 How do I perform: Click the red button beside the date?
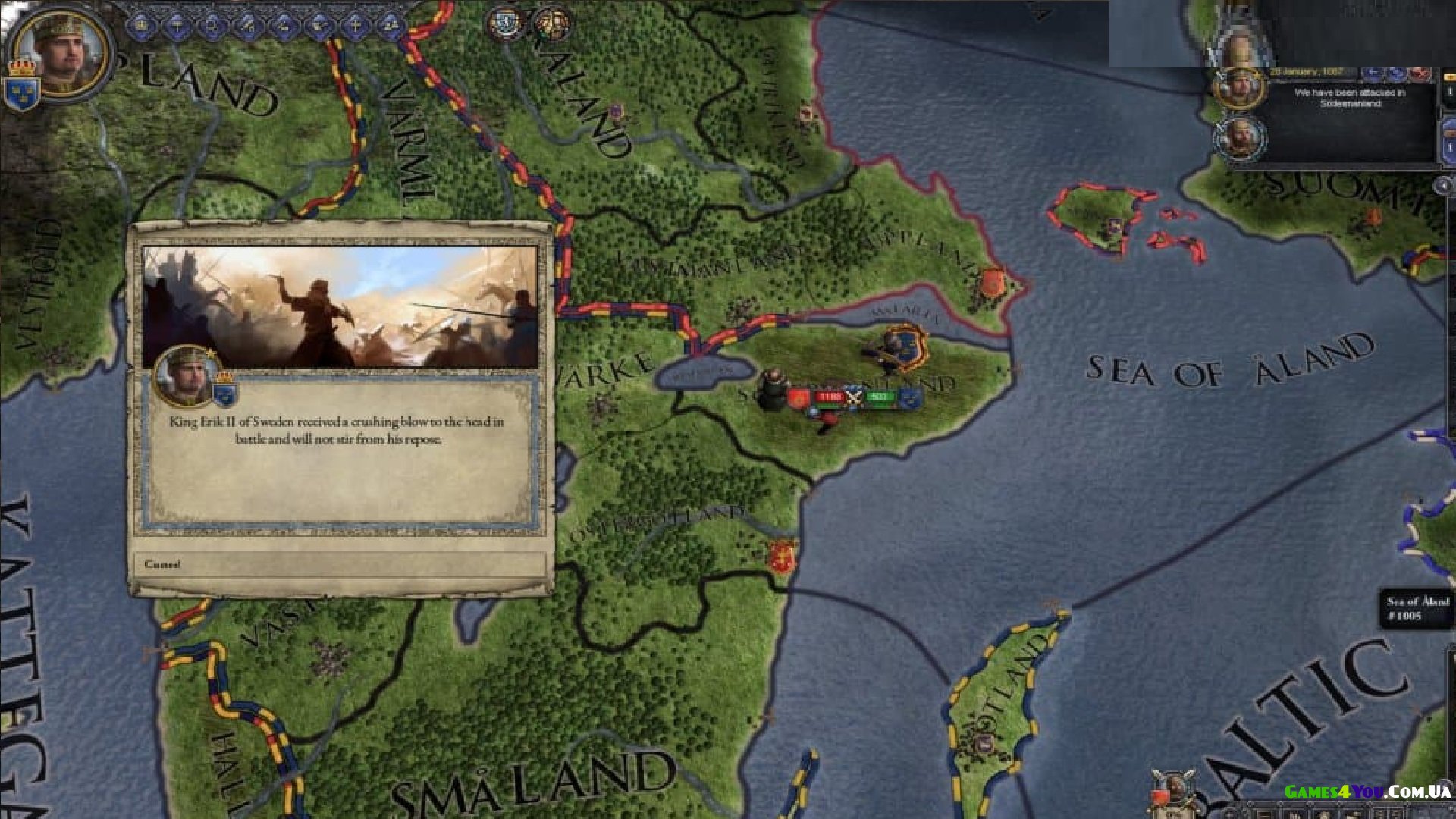(x=1420, y=73)
